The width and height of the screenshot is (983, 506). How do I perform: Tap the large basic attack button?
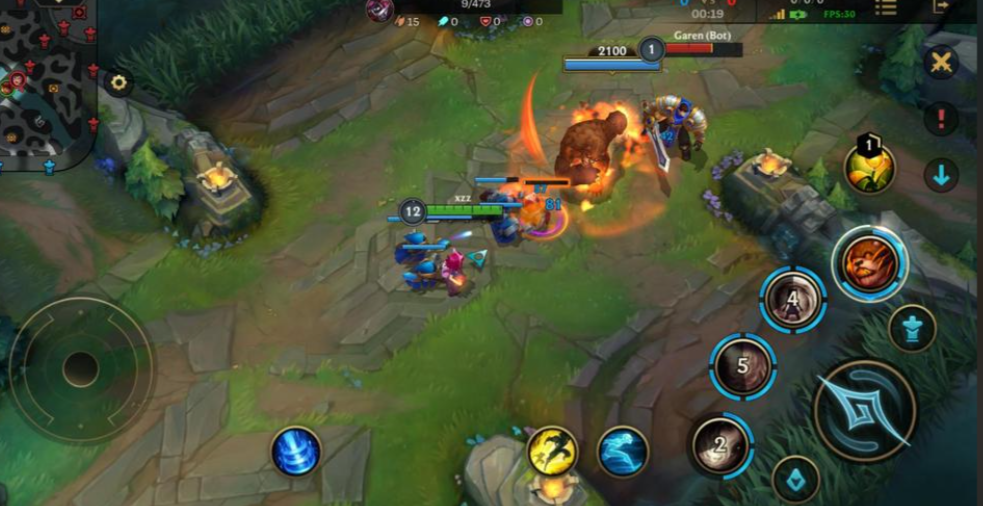pos(864,410)
